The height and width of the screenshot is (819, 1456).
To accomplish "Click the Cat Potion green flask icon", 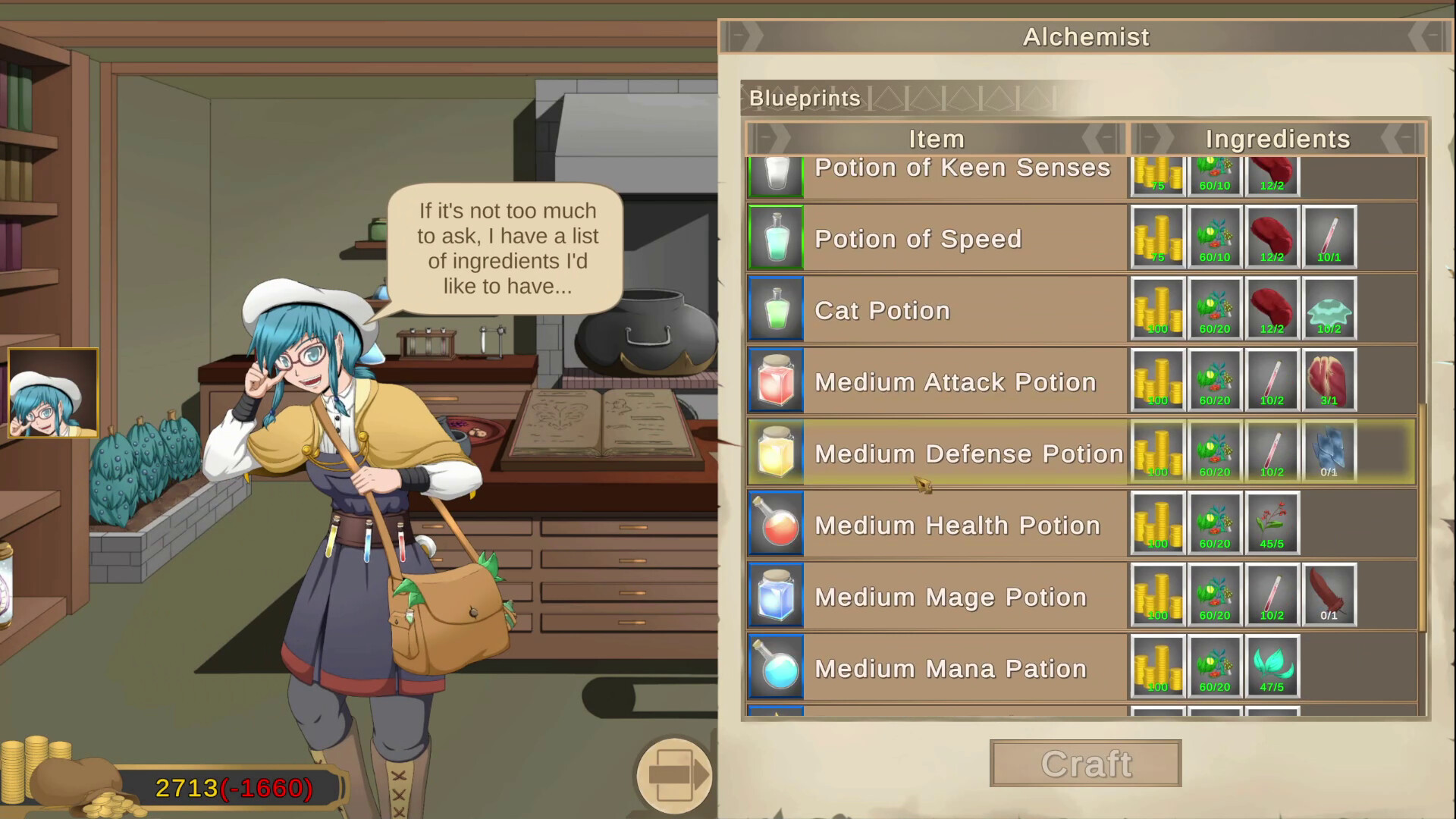I will tap(775, 309).
